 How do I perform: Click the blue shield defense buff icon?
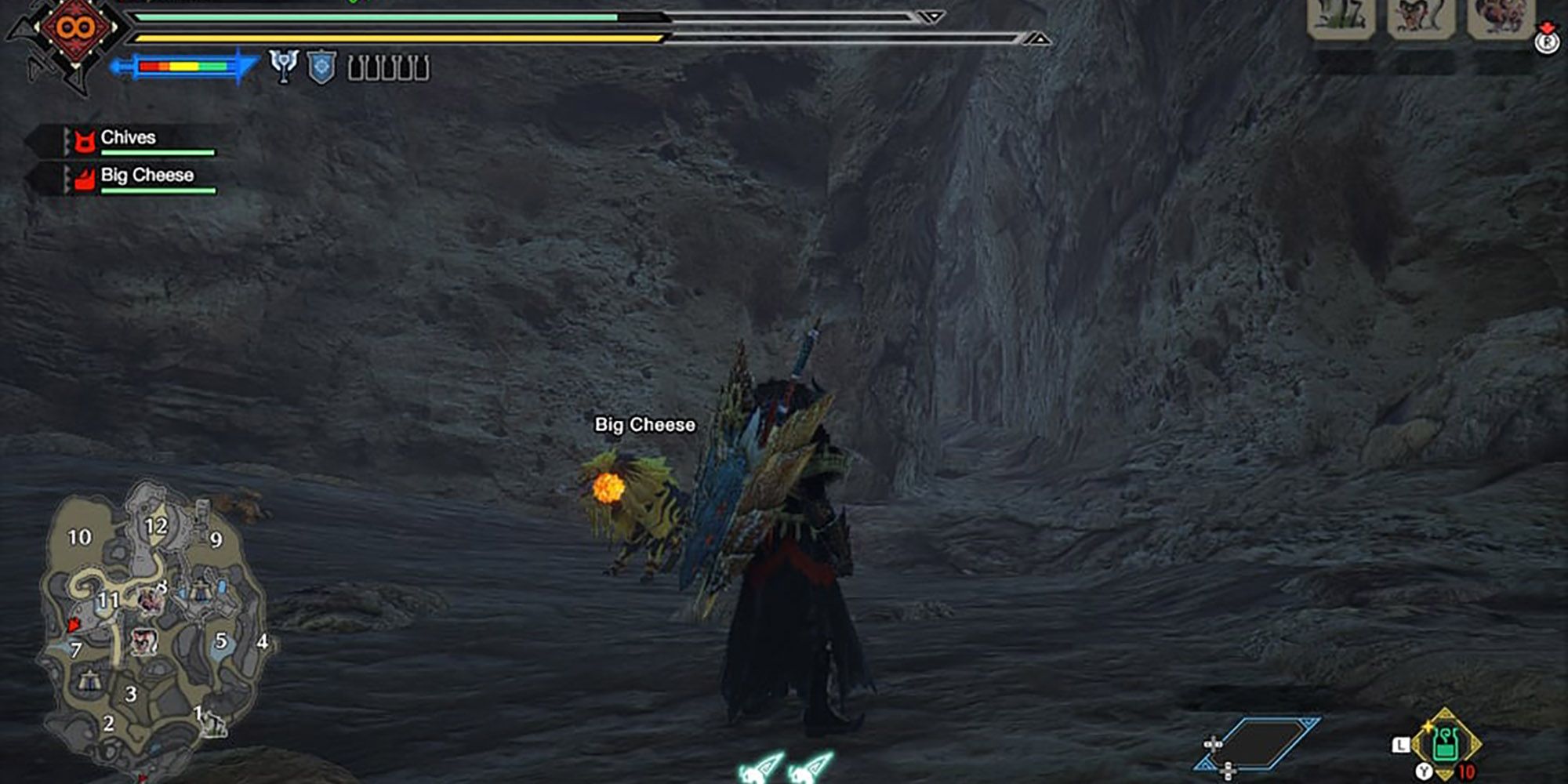click(320, 67)
